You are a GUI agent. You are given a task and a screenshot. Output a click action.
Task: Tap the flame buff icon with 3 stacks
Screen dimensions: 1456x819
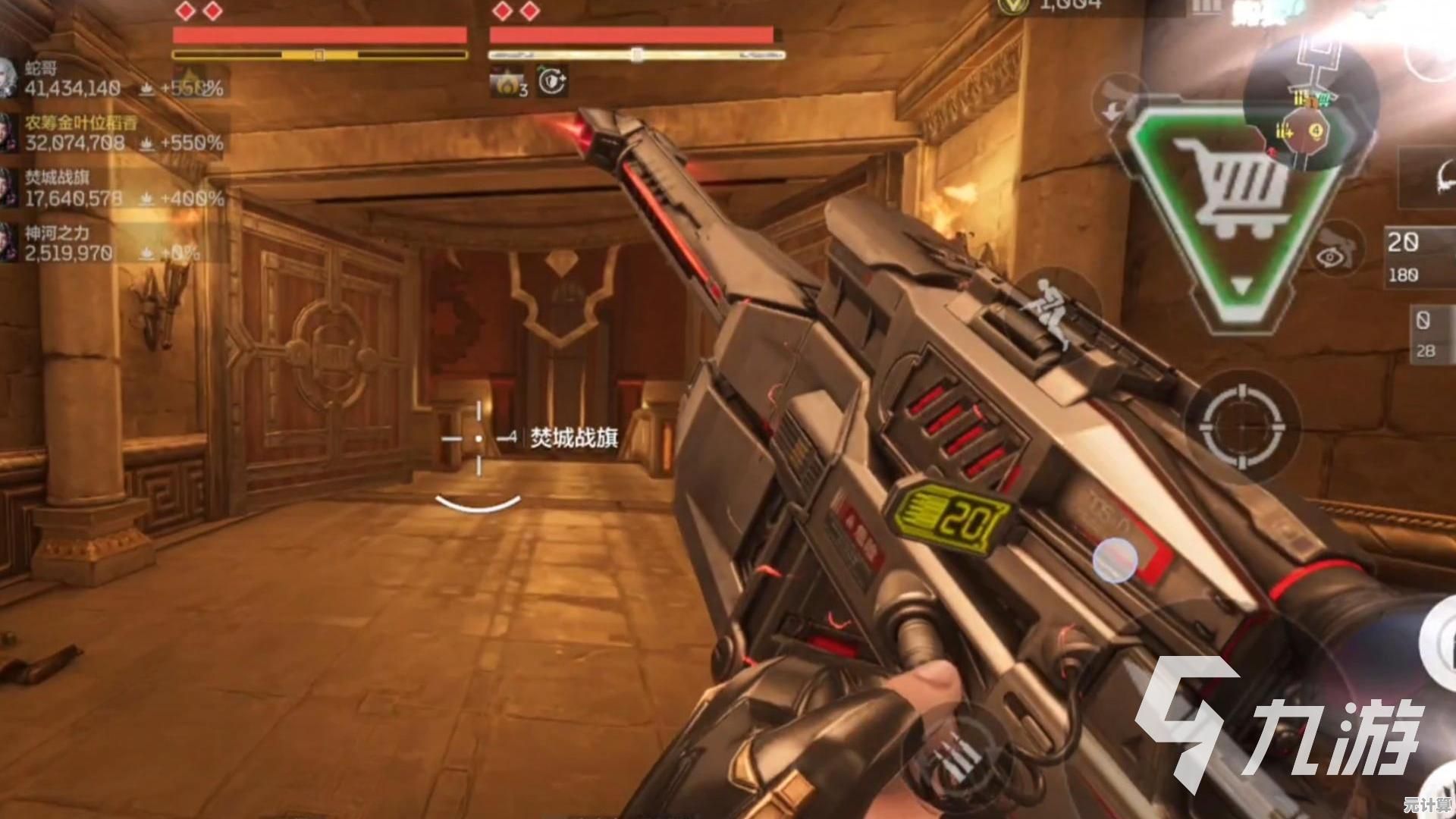coord(507,82)
